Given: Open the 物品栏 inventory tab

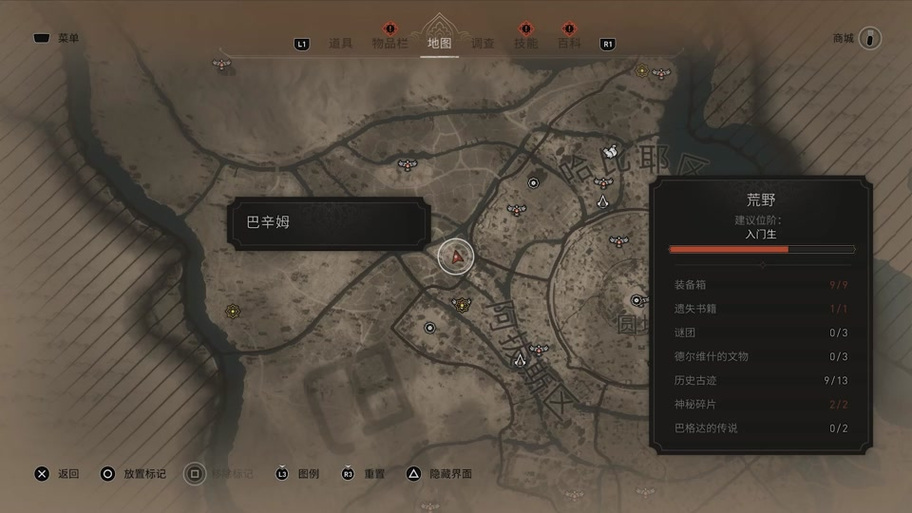Looking at the screenshot, I should coord(390,43).
